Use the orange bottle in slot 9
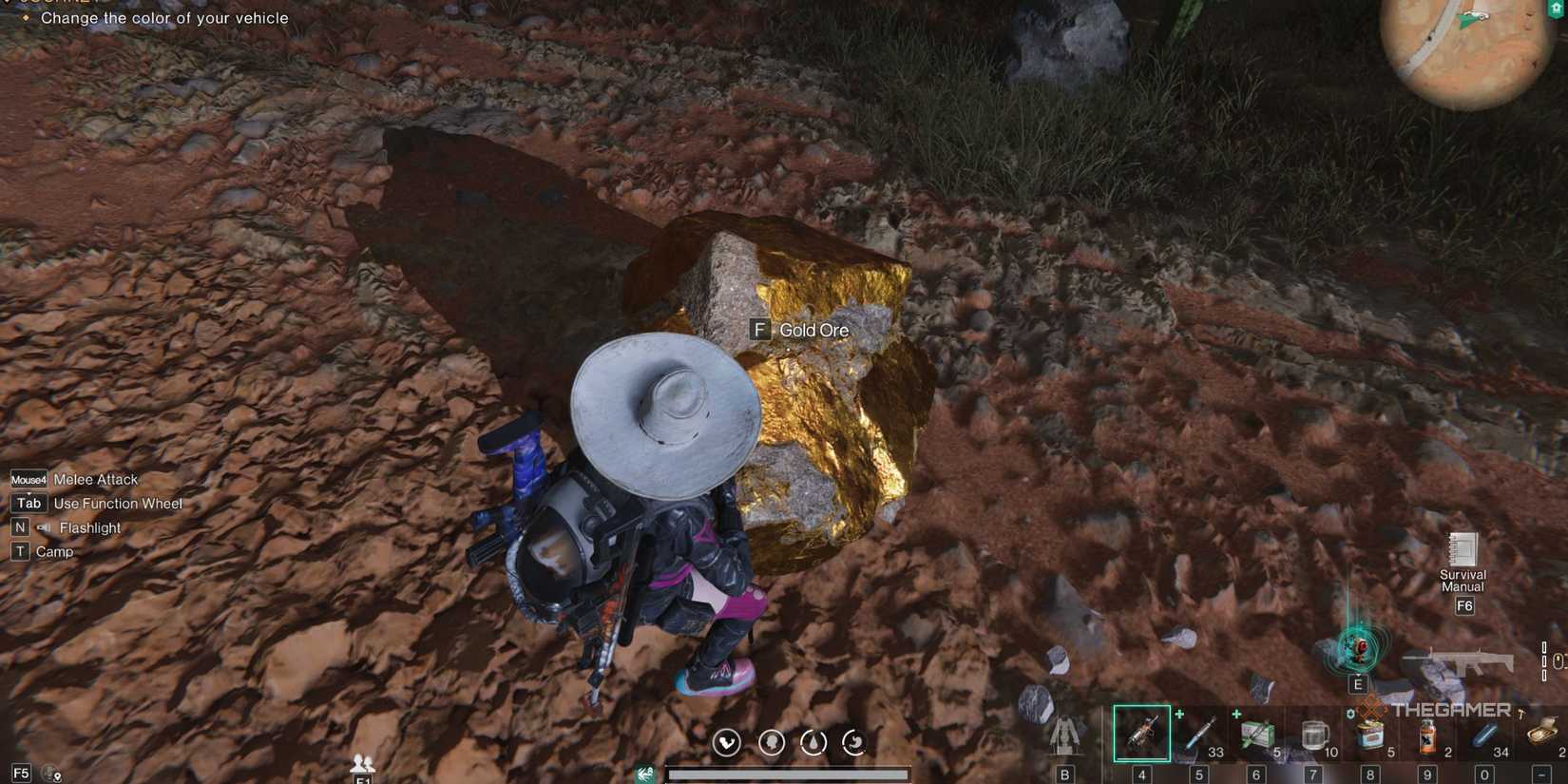1568x784 pixels. 1425,732
